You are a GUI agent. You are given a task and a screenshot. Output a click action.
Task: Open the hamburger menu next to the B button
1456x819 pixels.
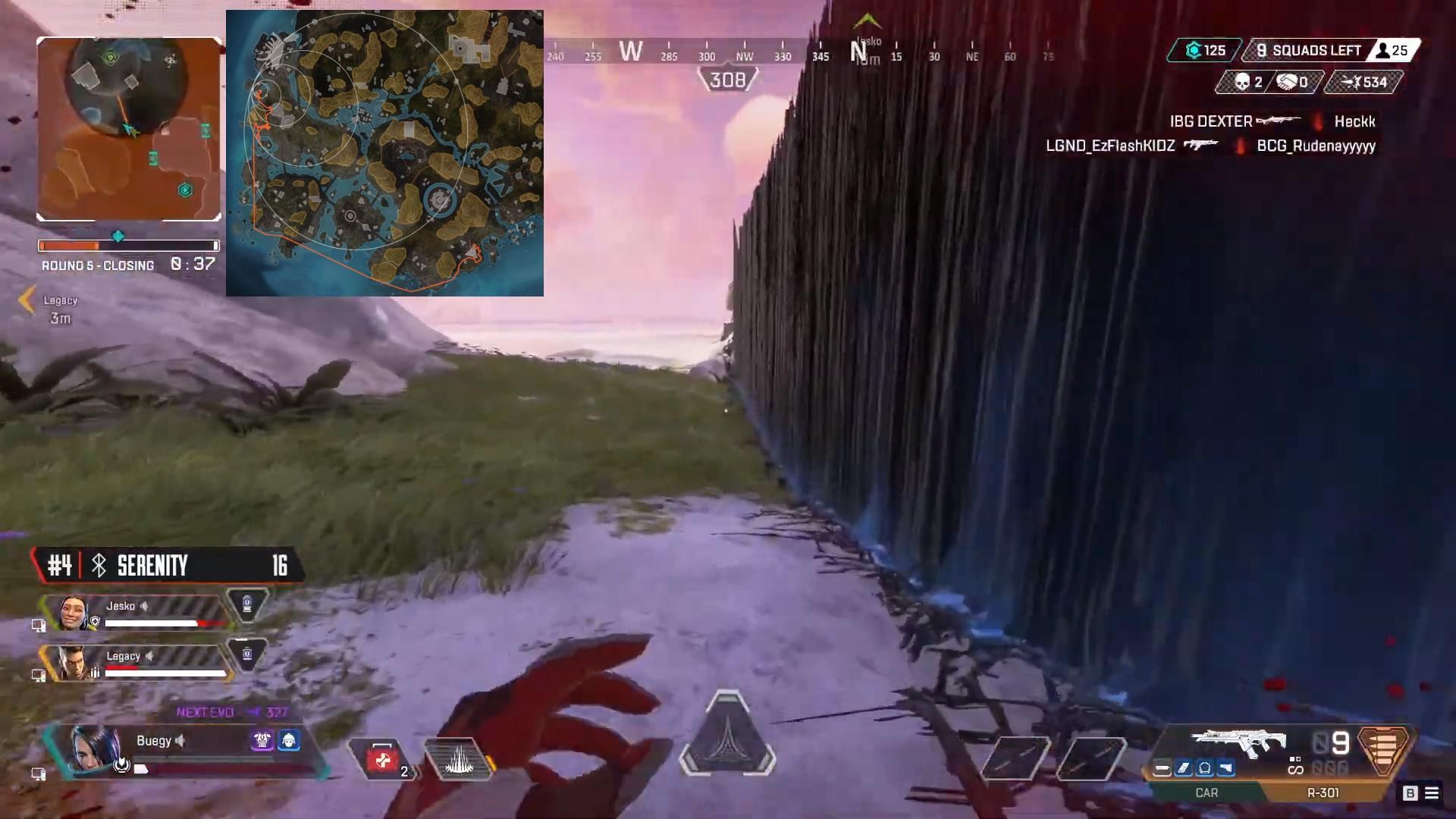pos(1433,793)
